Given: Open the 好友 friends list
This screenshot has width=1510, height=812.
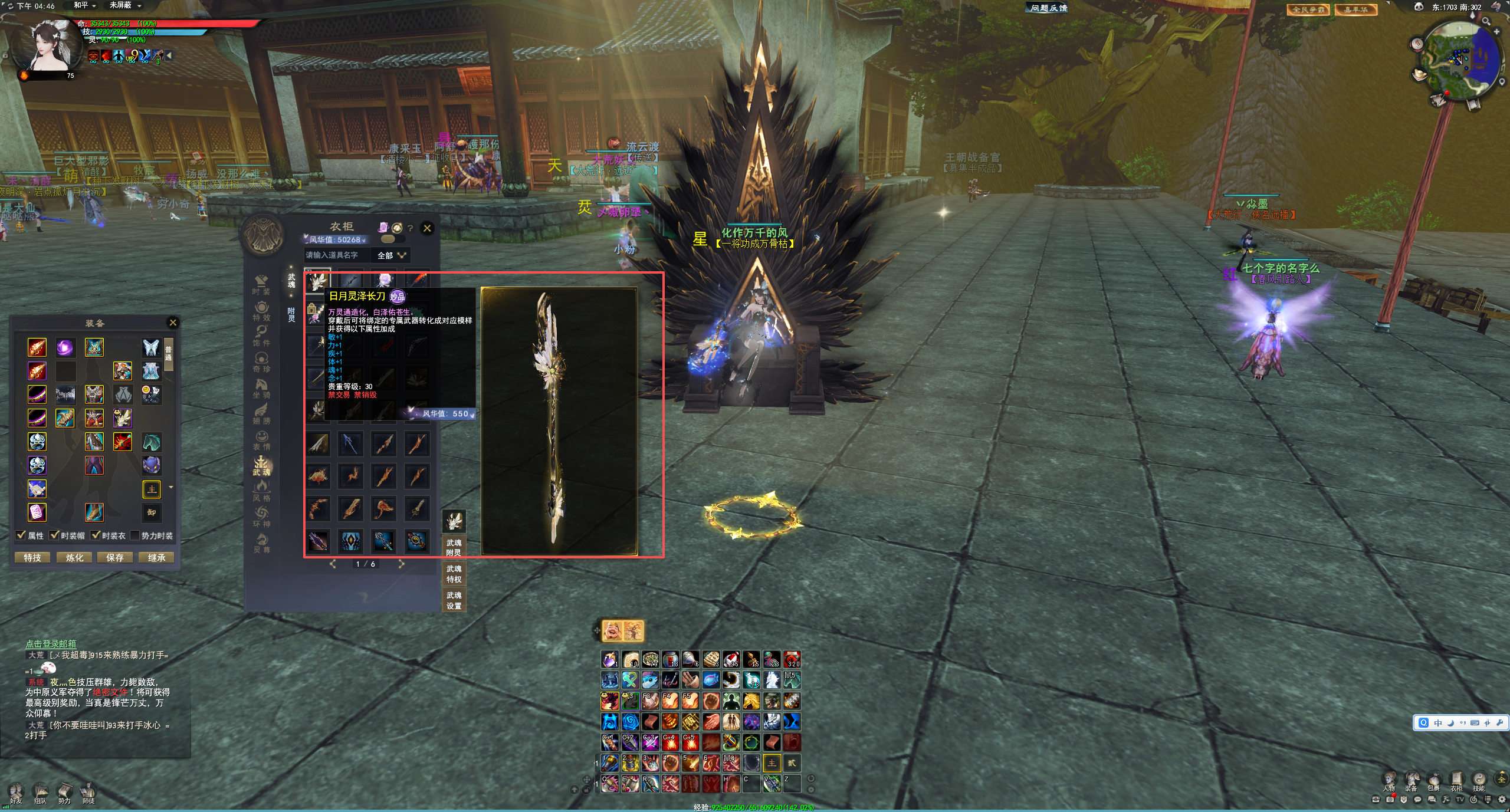Looking at the screenshot, I should (x=16, y=792).
